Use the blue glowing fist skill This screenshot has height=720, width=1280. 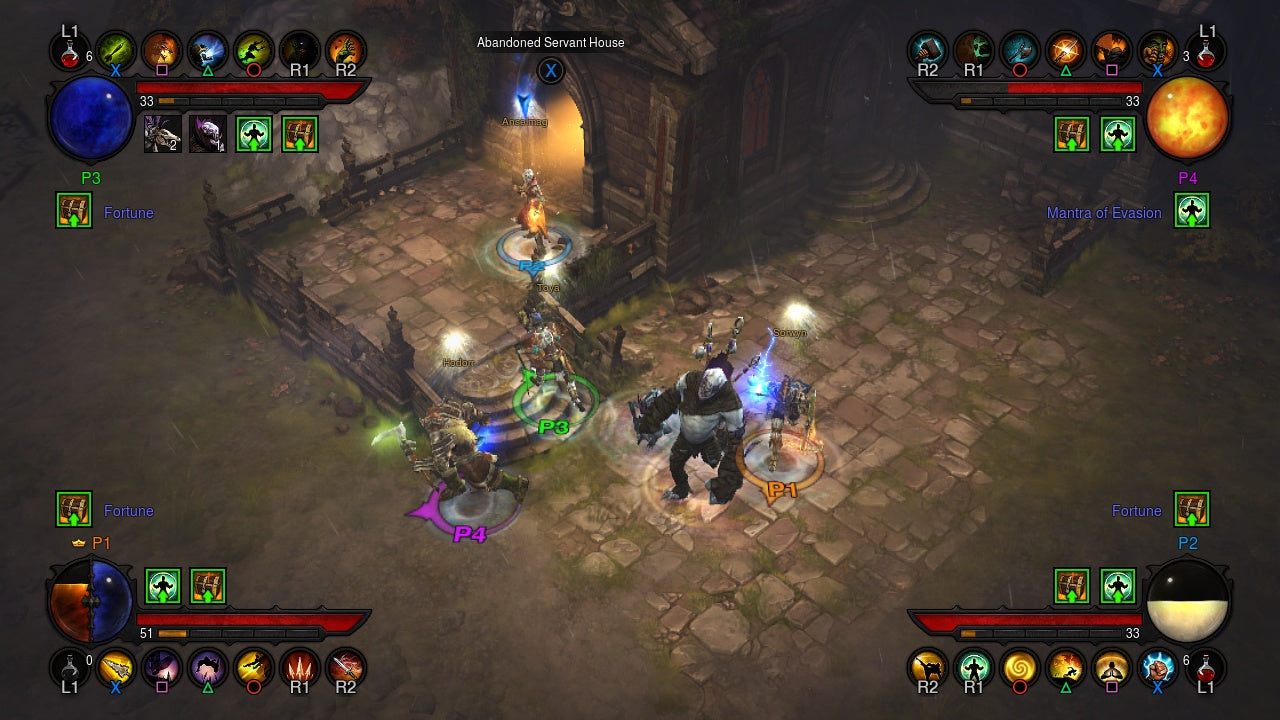point(1156,667)
